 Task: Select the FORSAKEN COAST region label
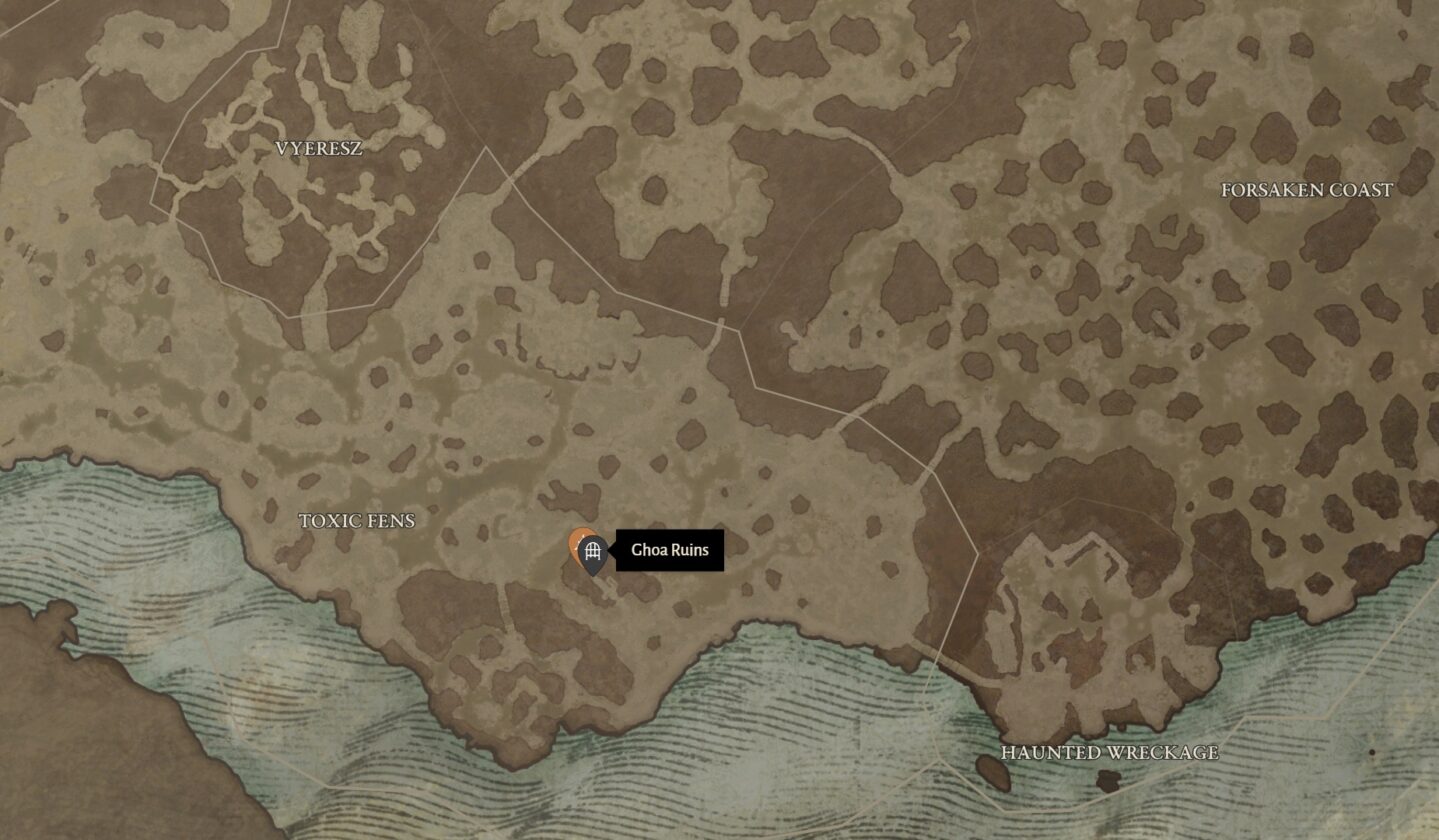coord(1306,189)
